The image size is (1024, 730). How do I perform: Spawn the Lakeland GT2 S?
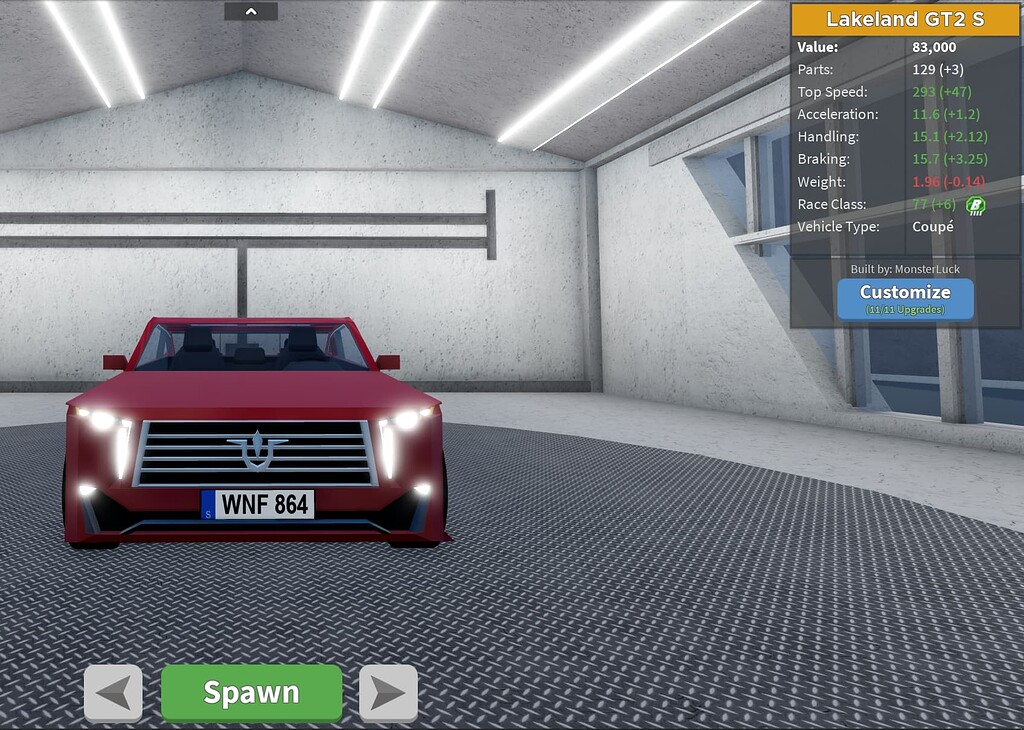point(251,692)
